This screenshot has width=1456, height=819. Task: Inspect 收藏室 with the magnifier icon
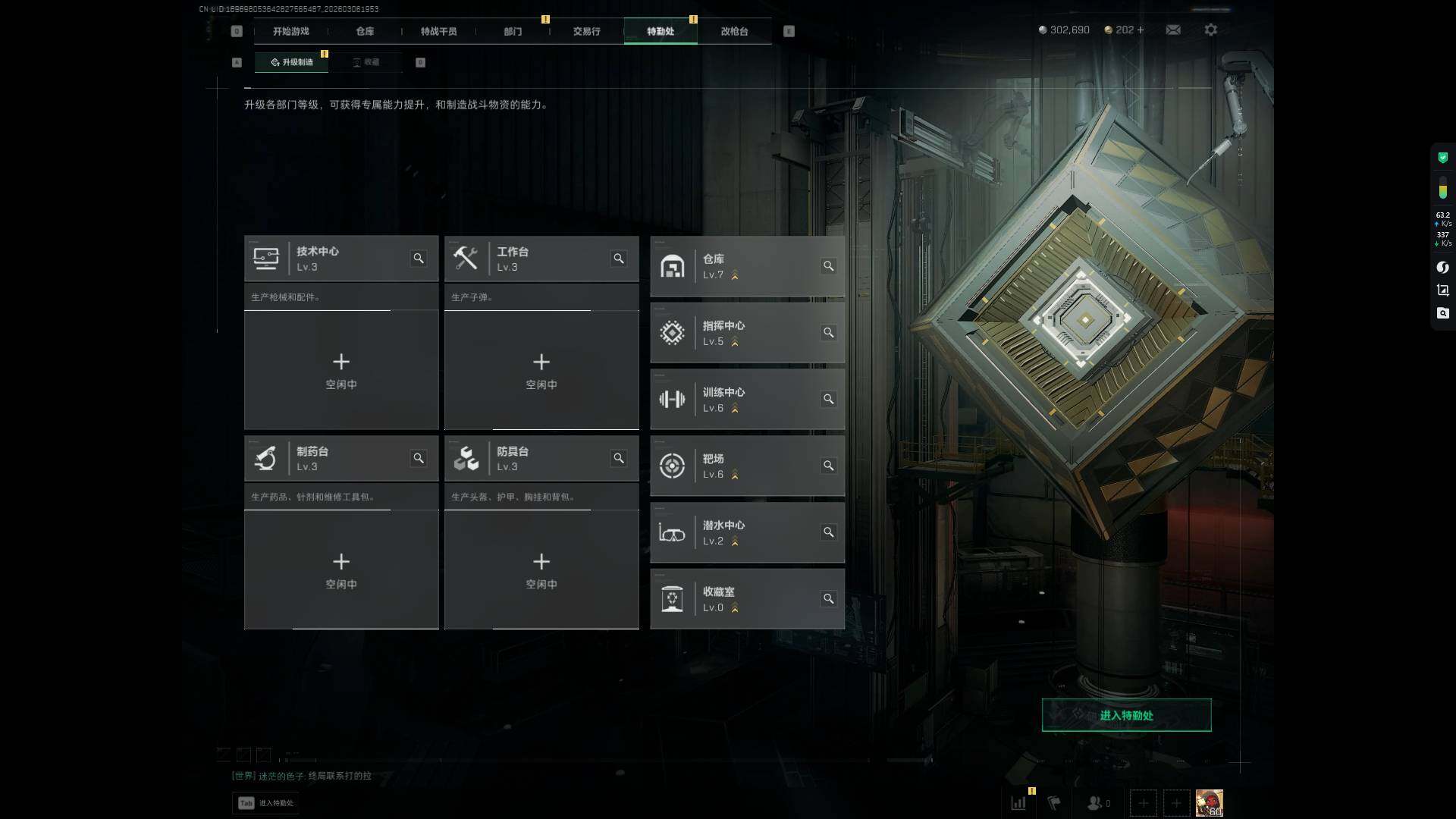pyautogui.click(x=829, y=599)
